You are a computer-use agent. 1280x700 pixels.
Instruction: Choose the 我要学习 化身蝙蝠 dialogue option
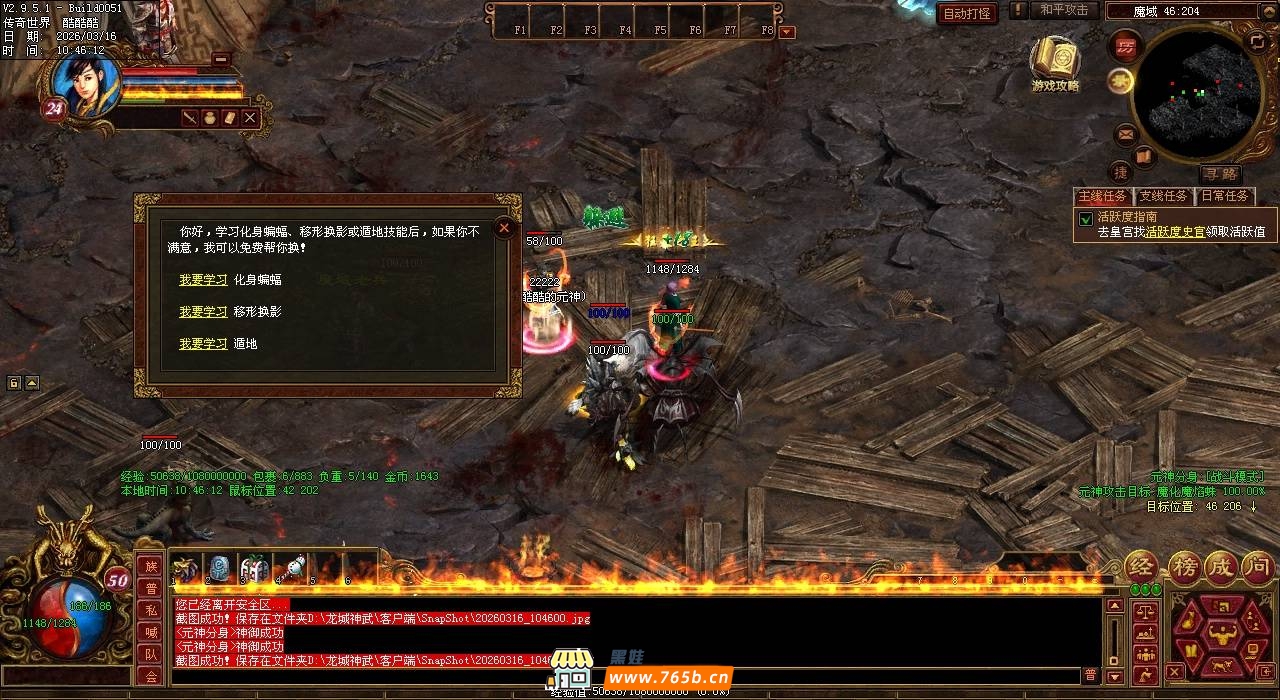coord(203,280)
